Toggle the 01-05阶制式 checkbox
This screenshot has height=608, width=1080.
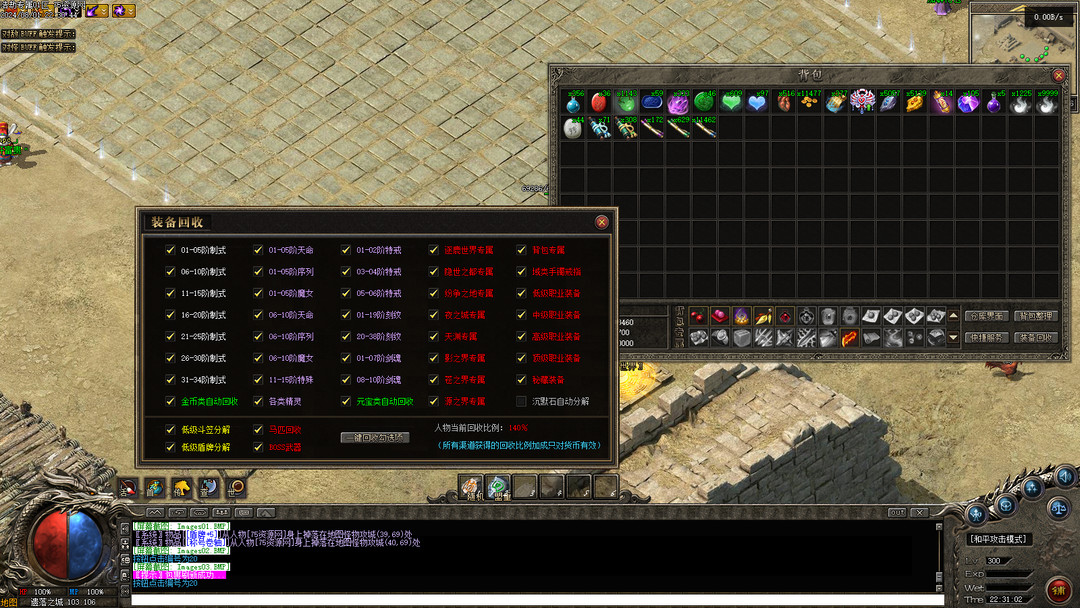pos(171,250)
